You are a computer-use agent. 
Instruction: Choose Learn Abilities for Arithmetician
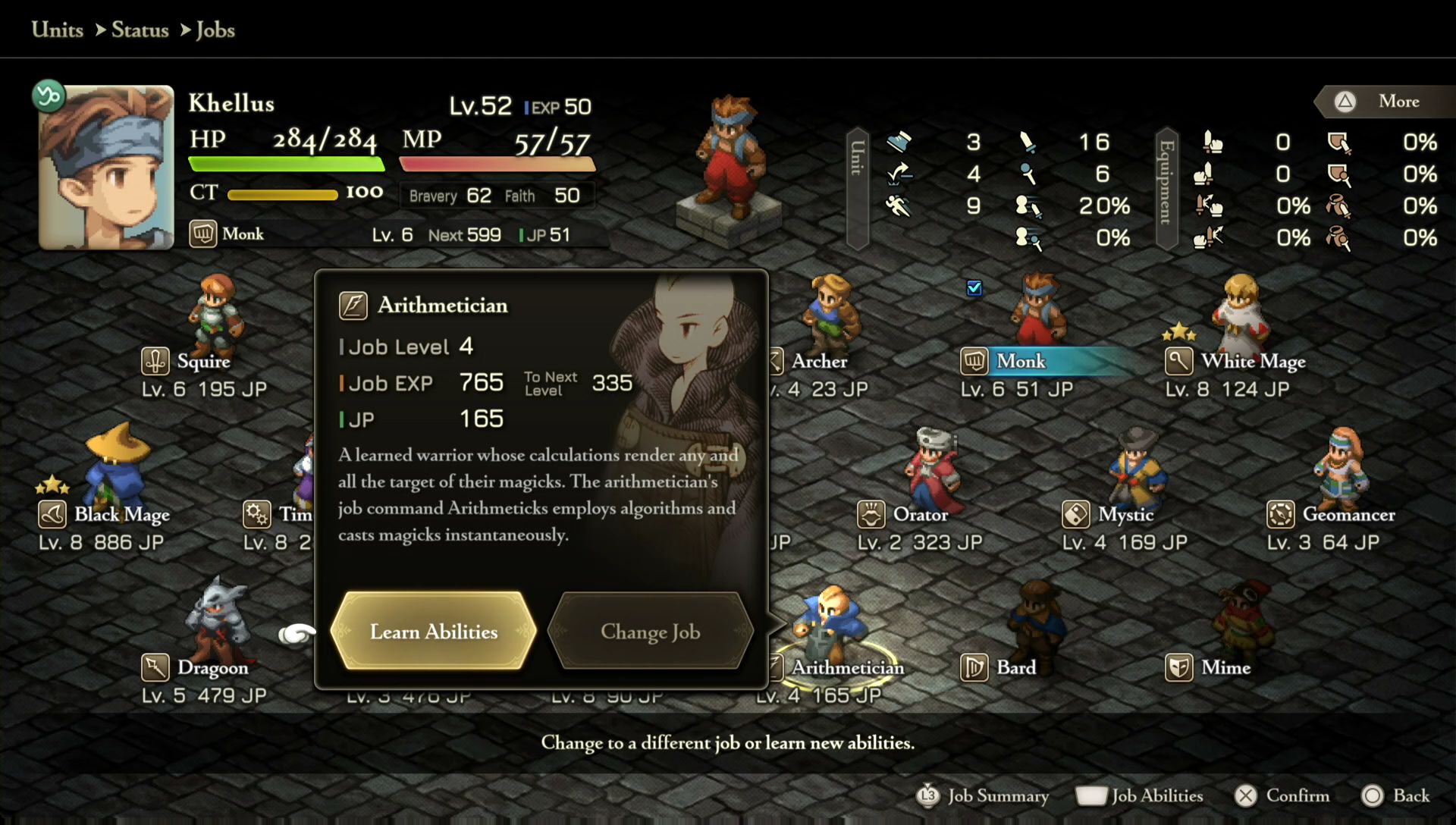433,631
